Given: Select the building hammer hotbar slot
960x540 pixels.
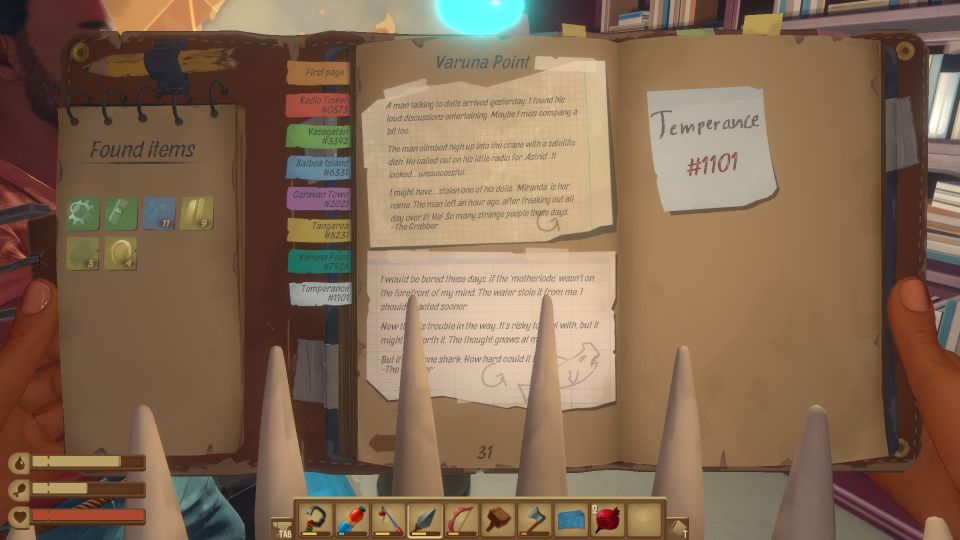Looking at the screenshot, I should 499,518.
